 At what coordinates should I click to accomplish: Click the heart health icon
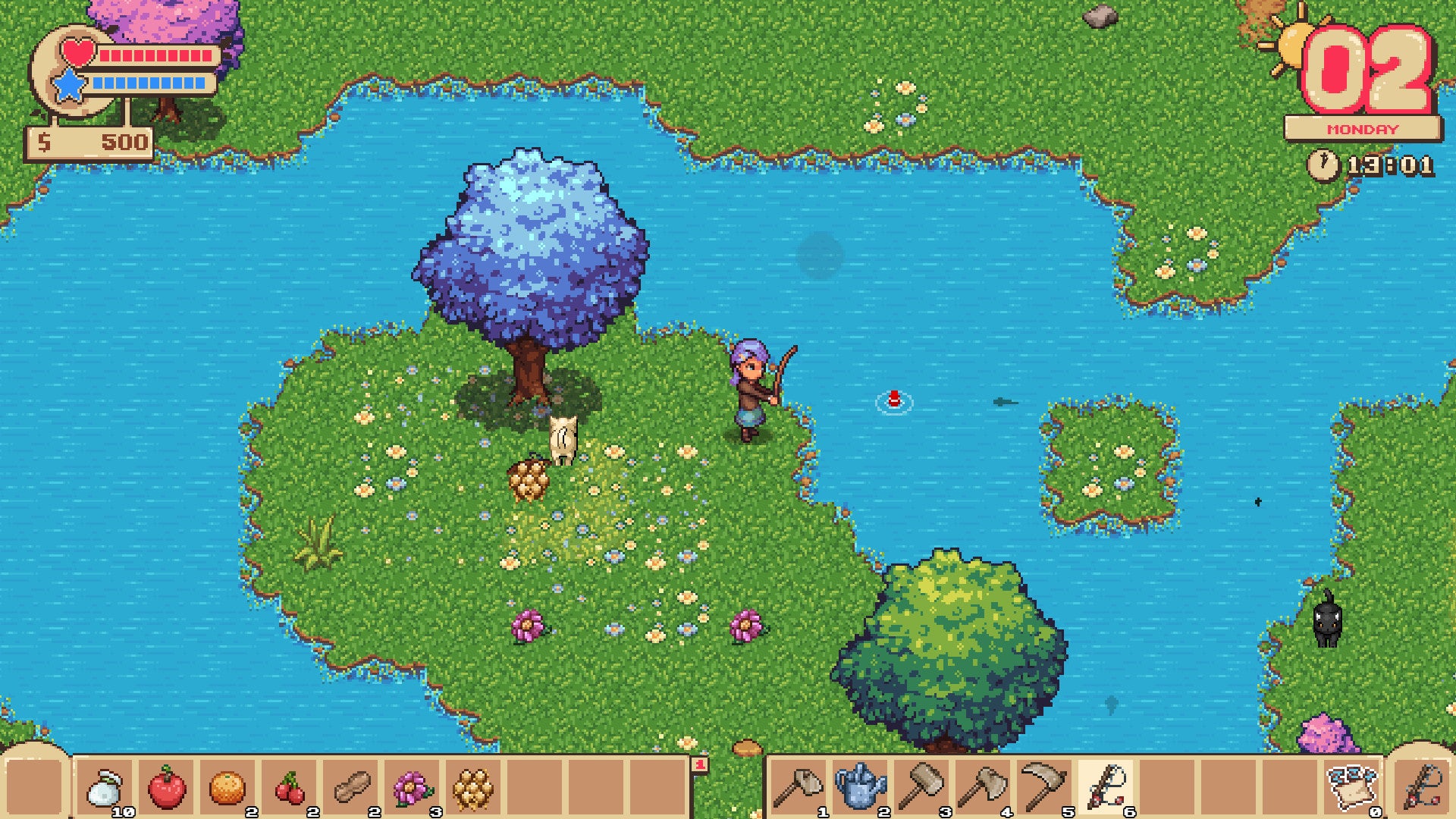tap(78, 52)
